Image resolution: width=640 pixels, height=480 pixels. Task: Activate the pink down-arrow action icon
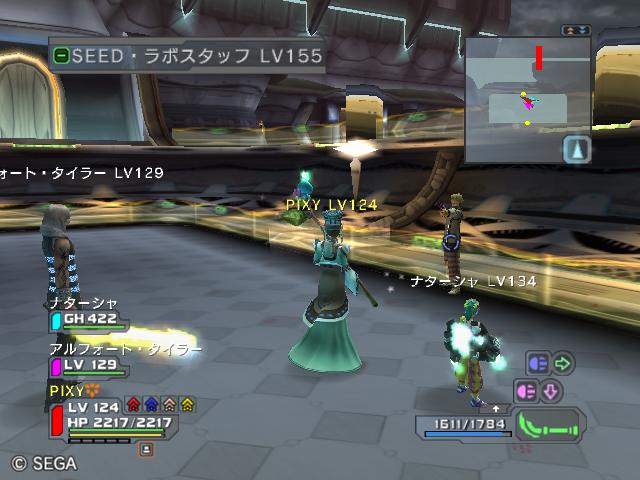pyautogui.click(x=550, y=389)
